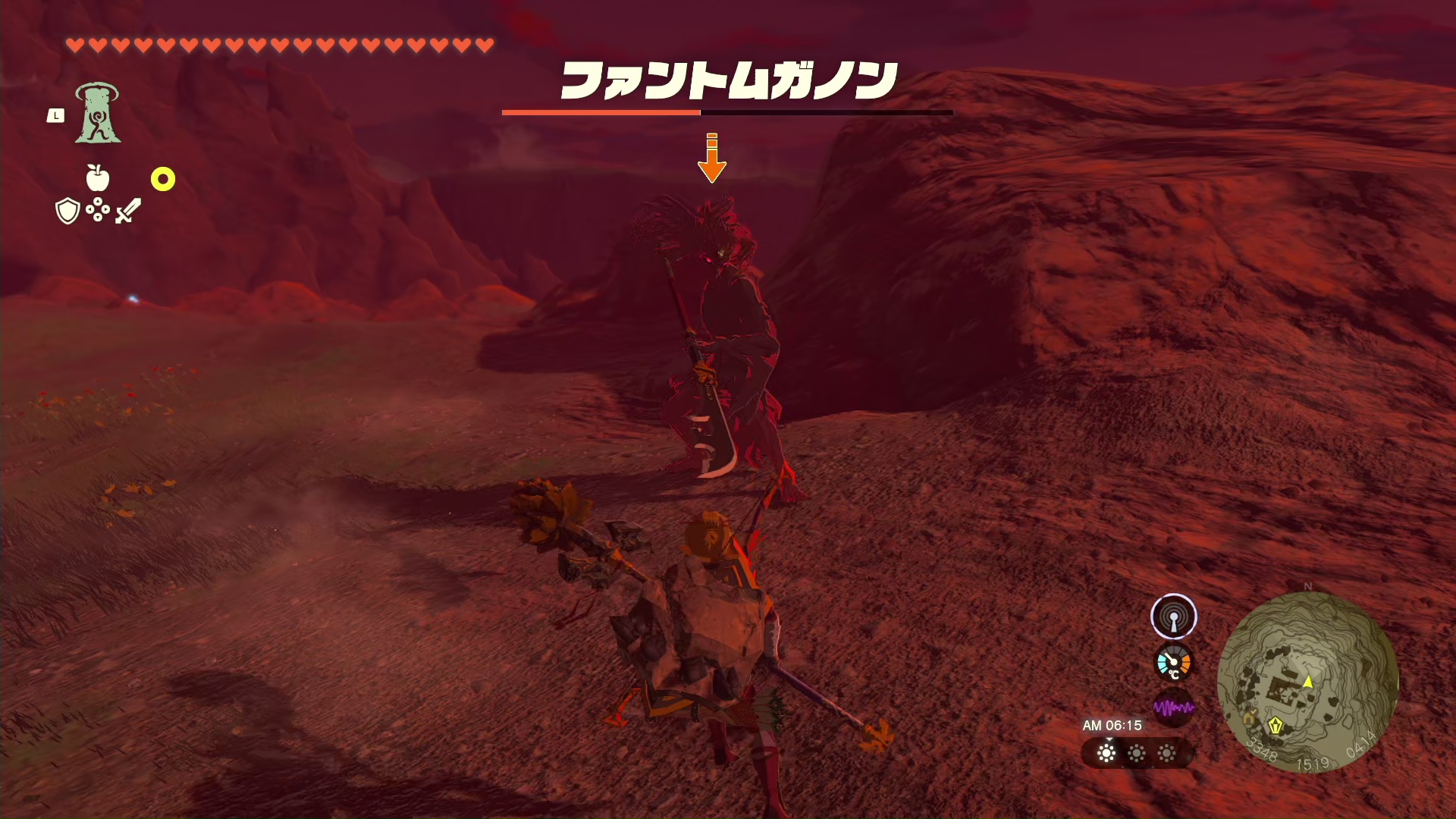Click the purple noise meter icon
The image size is (1456, 819).
click(x=1173, y=708)
